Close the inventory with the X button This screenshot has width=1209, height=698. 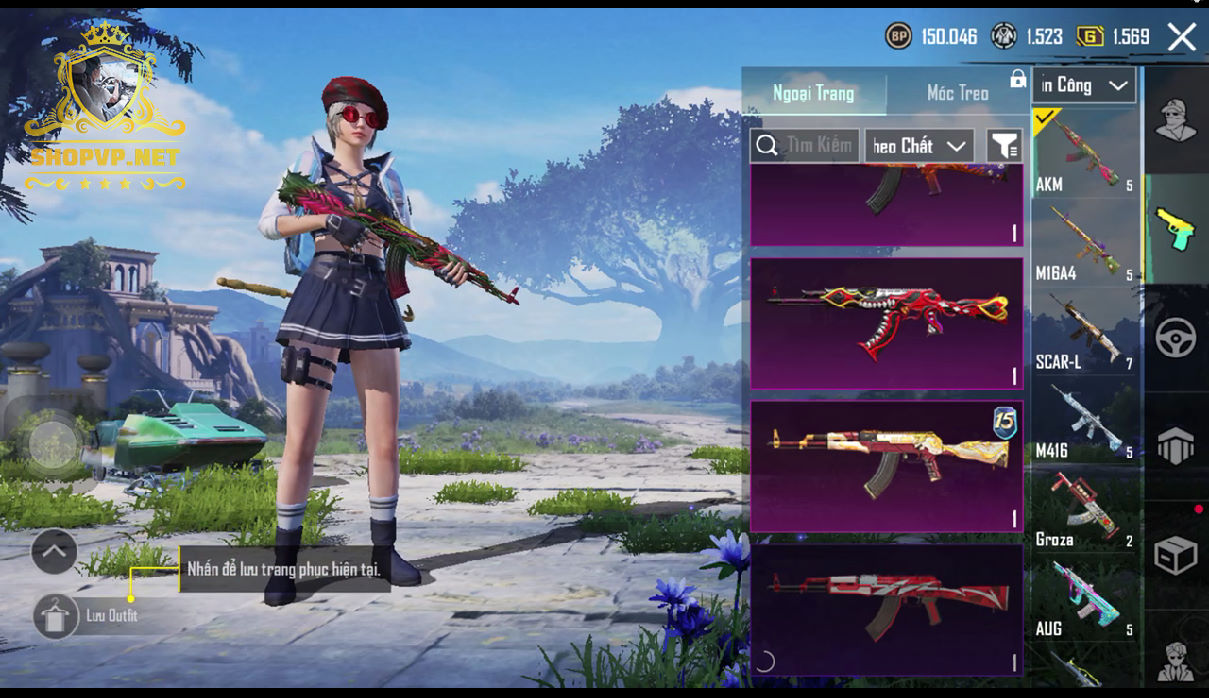[1182, 37]
